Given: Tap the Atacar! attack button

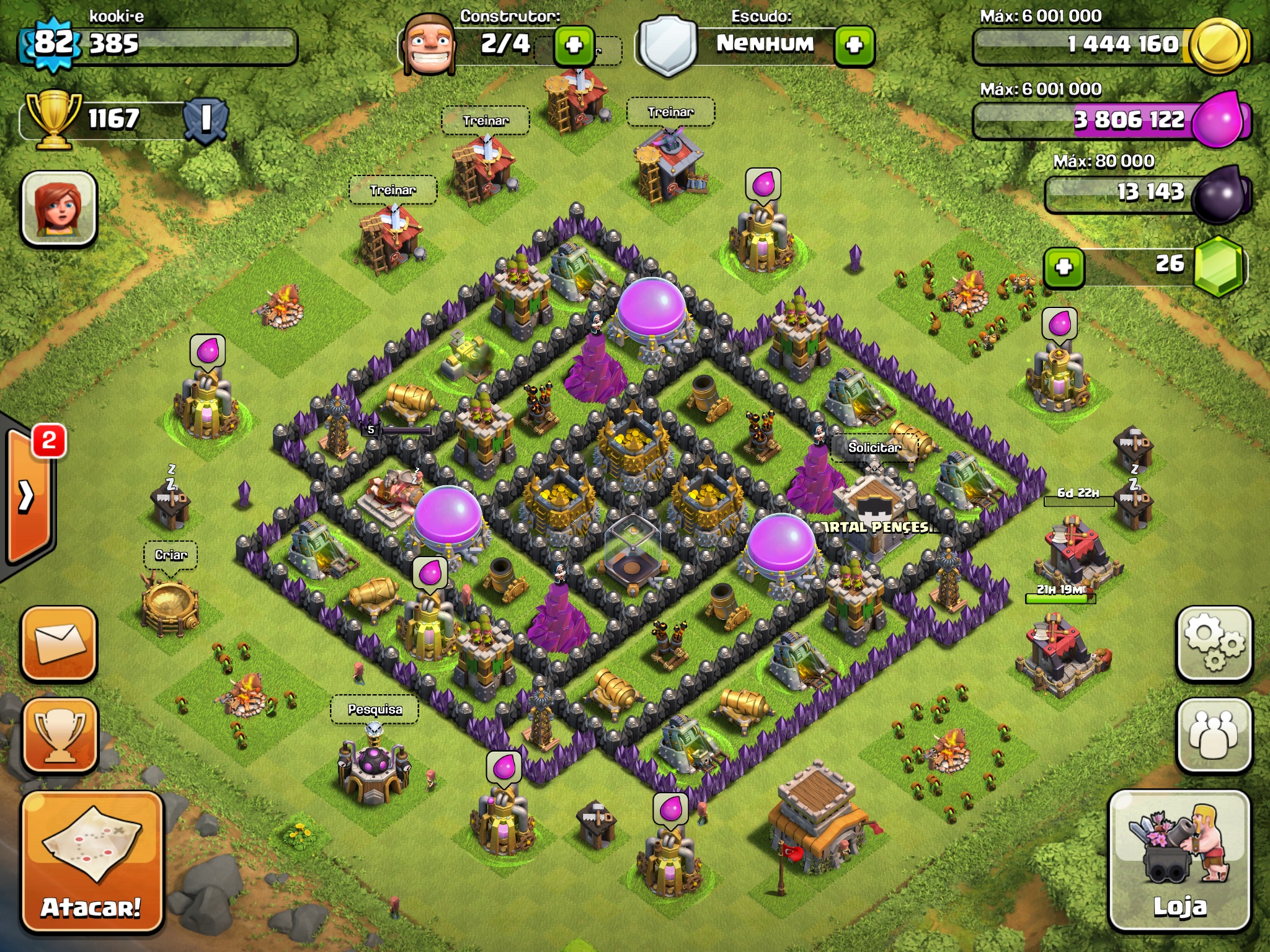Looking at the screenshot, I should pos(92,862).
